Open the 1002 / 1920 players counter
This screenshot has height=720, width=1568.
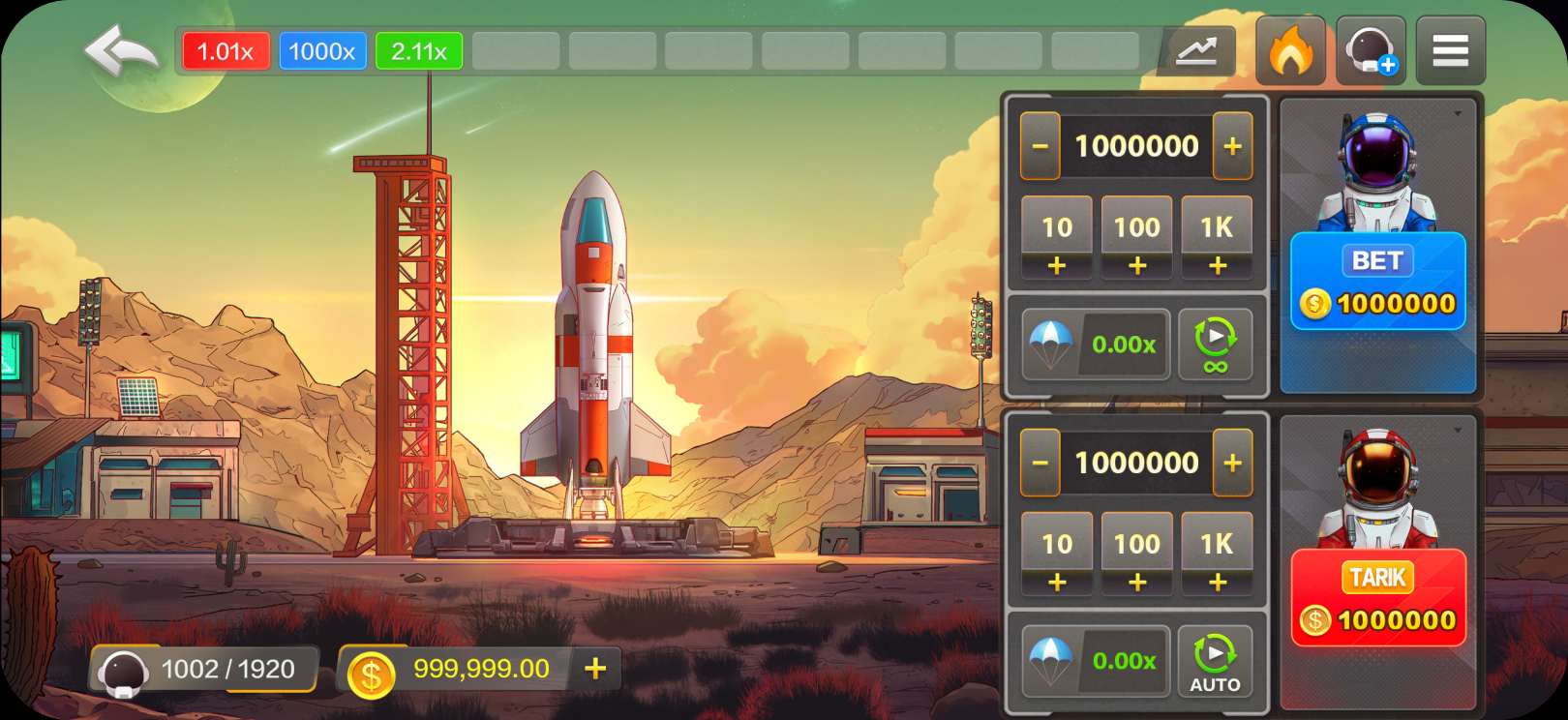205,670
